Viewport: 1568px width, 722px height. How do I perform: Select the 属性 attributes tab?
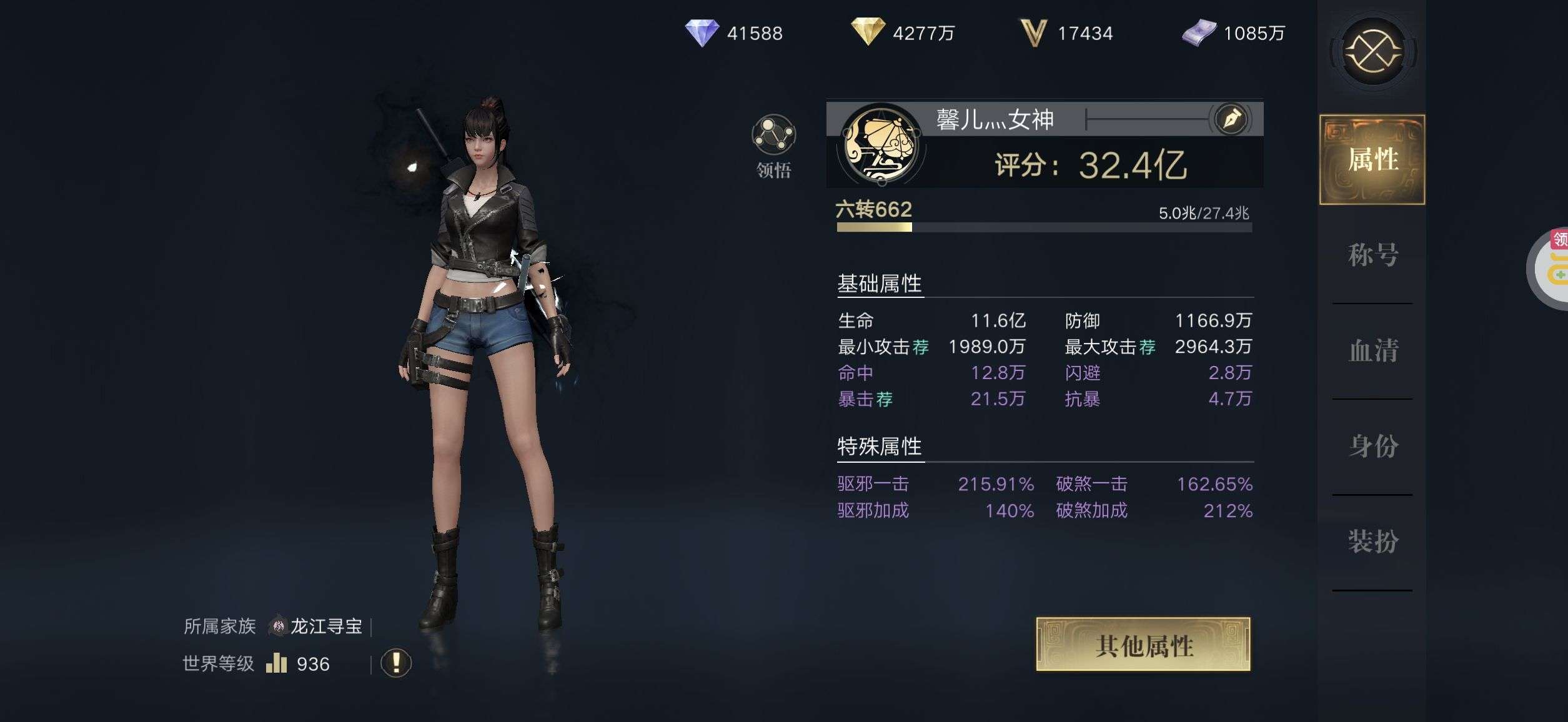[x=1372, y=159]
